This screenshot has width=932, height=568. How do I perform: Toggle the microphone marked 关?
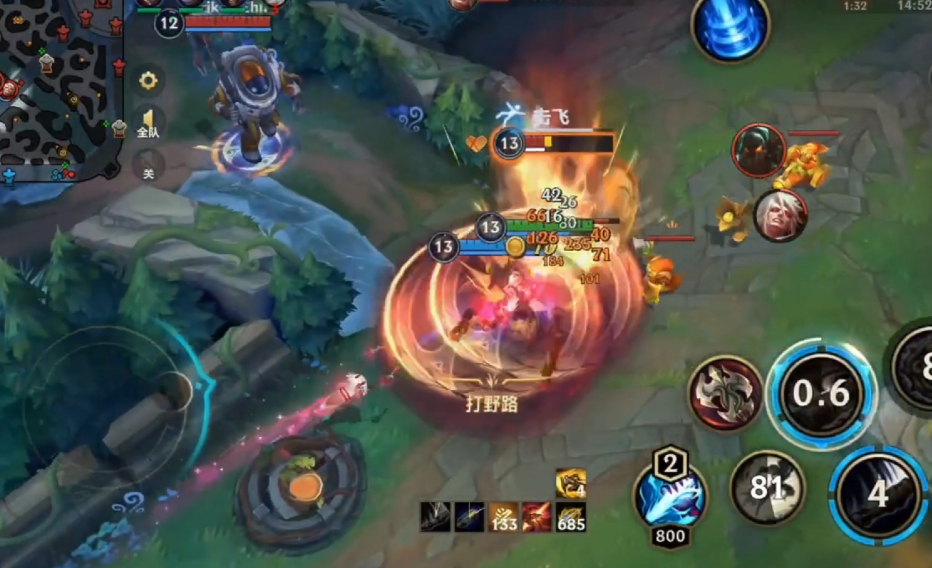point(148,166)
